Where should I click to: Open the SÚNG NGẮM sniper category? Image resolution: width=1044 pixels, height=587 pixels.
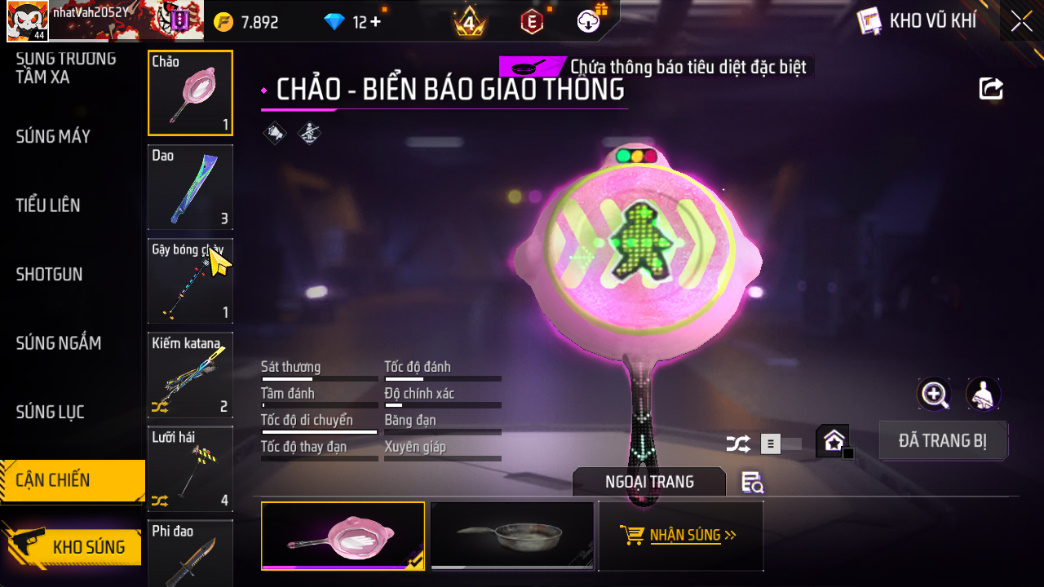[58, 343]
